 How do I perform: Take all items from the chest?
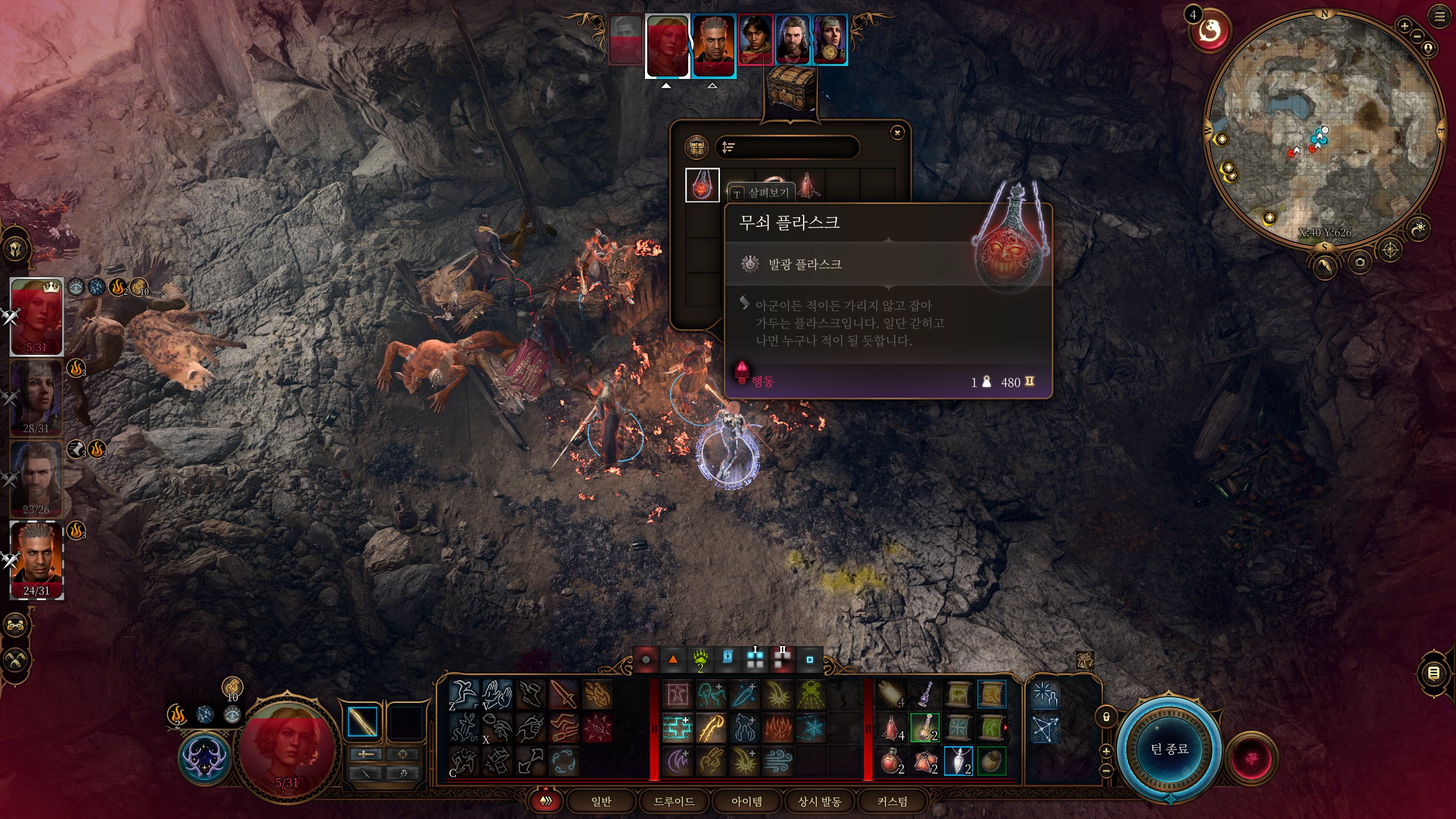pyautogui.click(x=697, y=148)
